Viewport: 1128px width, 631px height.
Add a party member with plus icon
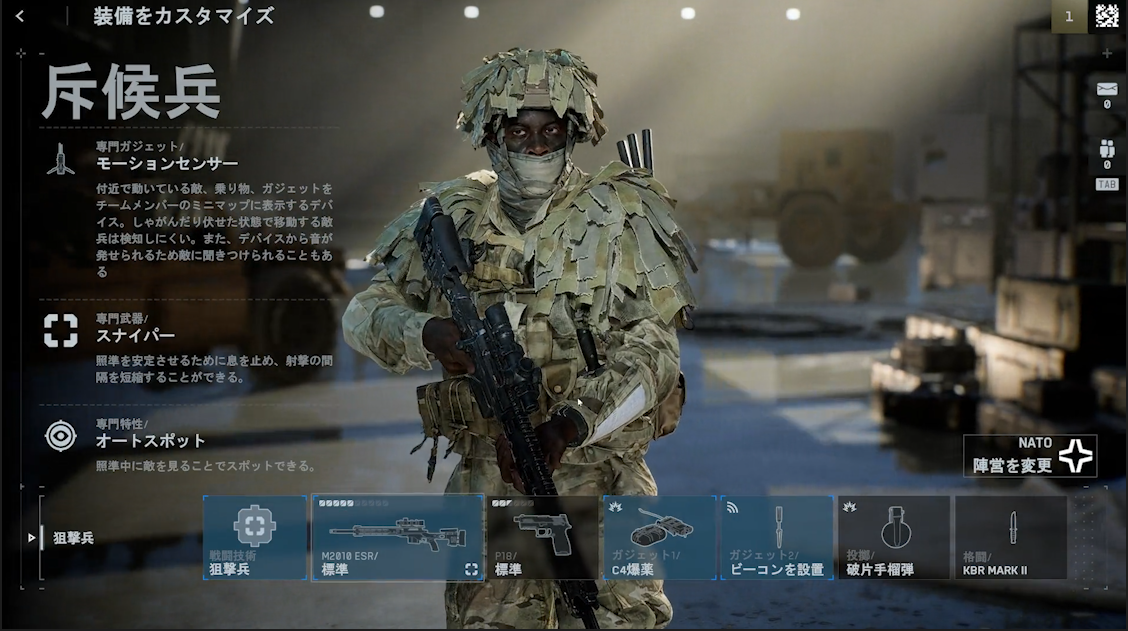pos(1106,53)
